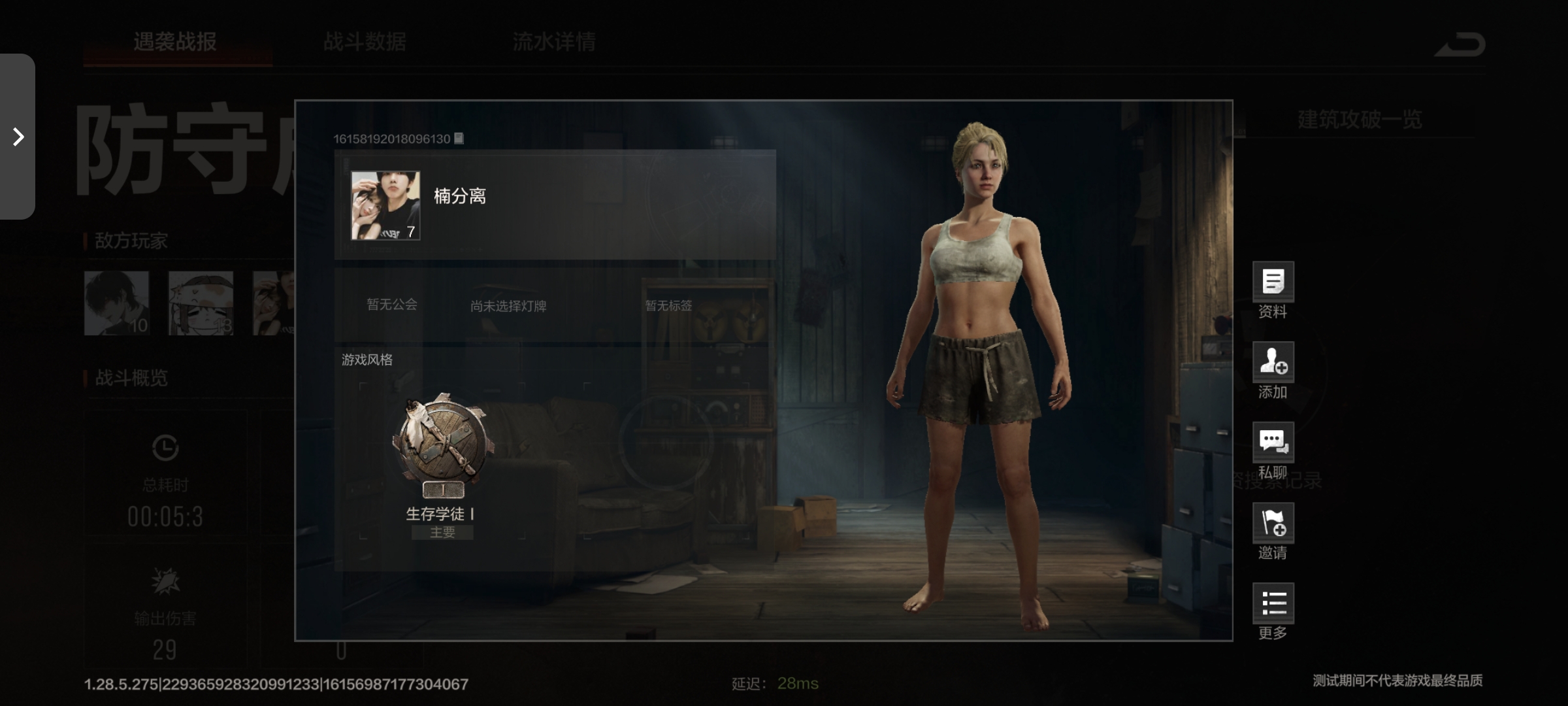Expand the left side panel arrow
The height and width of the screenshot is (706, 1568).
[x=18, y=137]
